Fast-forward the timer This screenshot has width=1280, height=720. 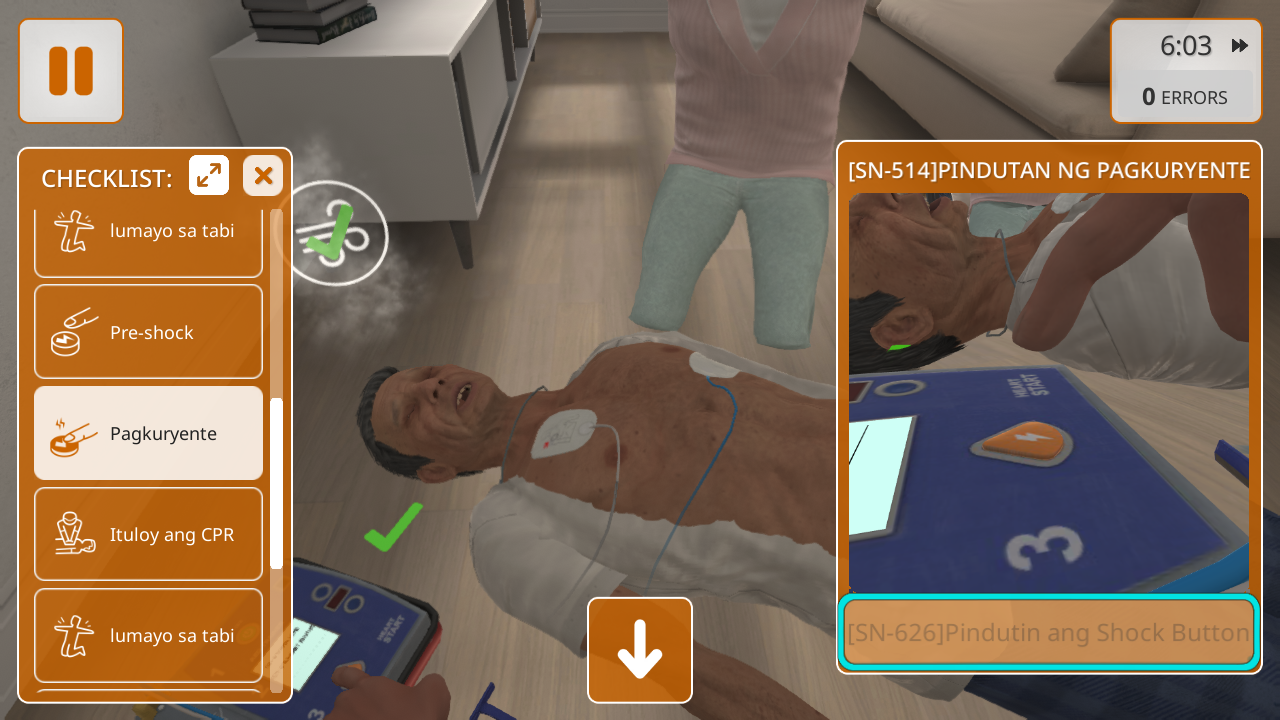1240,46
